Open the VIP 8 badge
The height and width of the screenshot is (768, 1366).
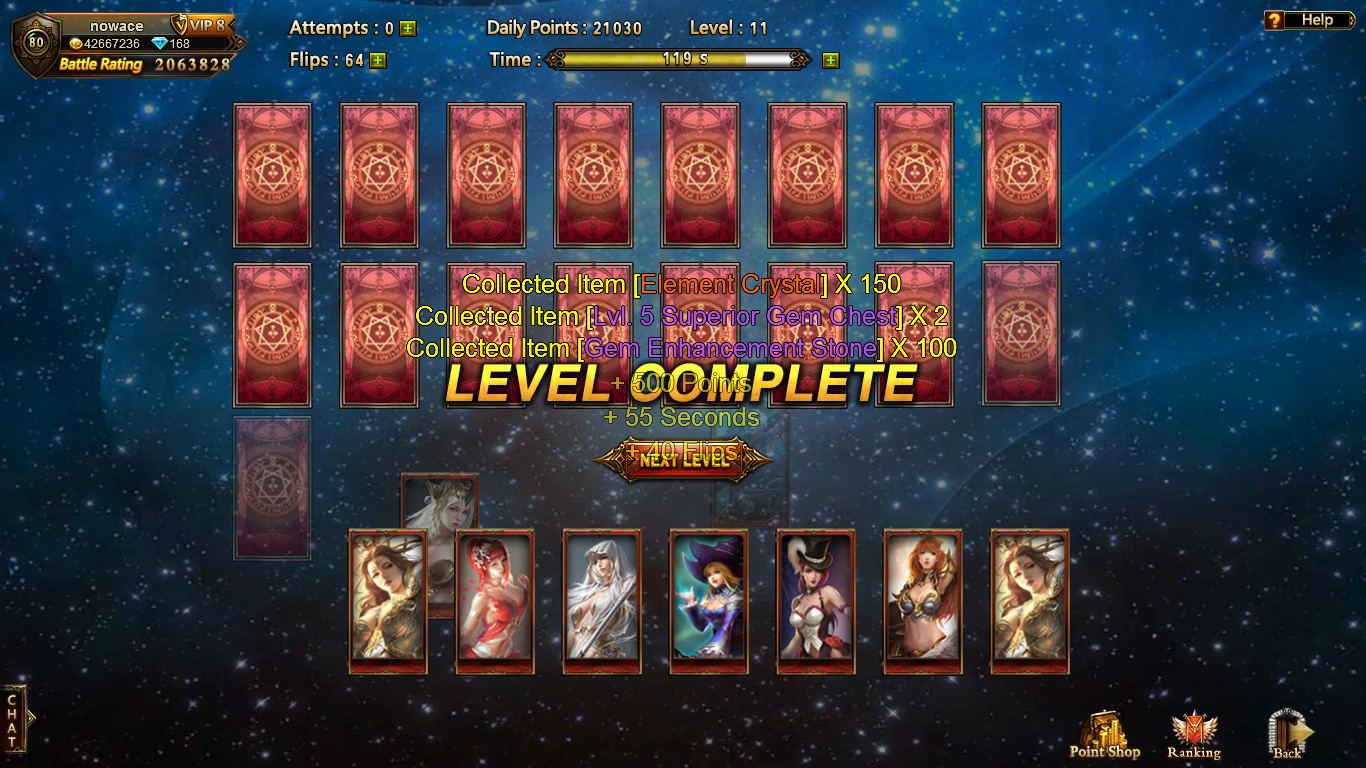pyautogui.click(x=204, y=25)
